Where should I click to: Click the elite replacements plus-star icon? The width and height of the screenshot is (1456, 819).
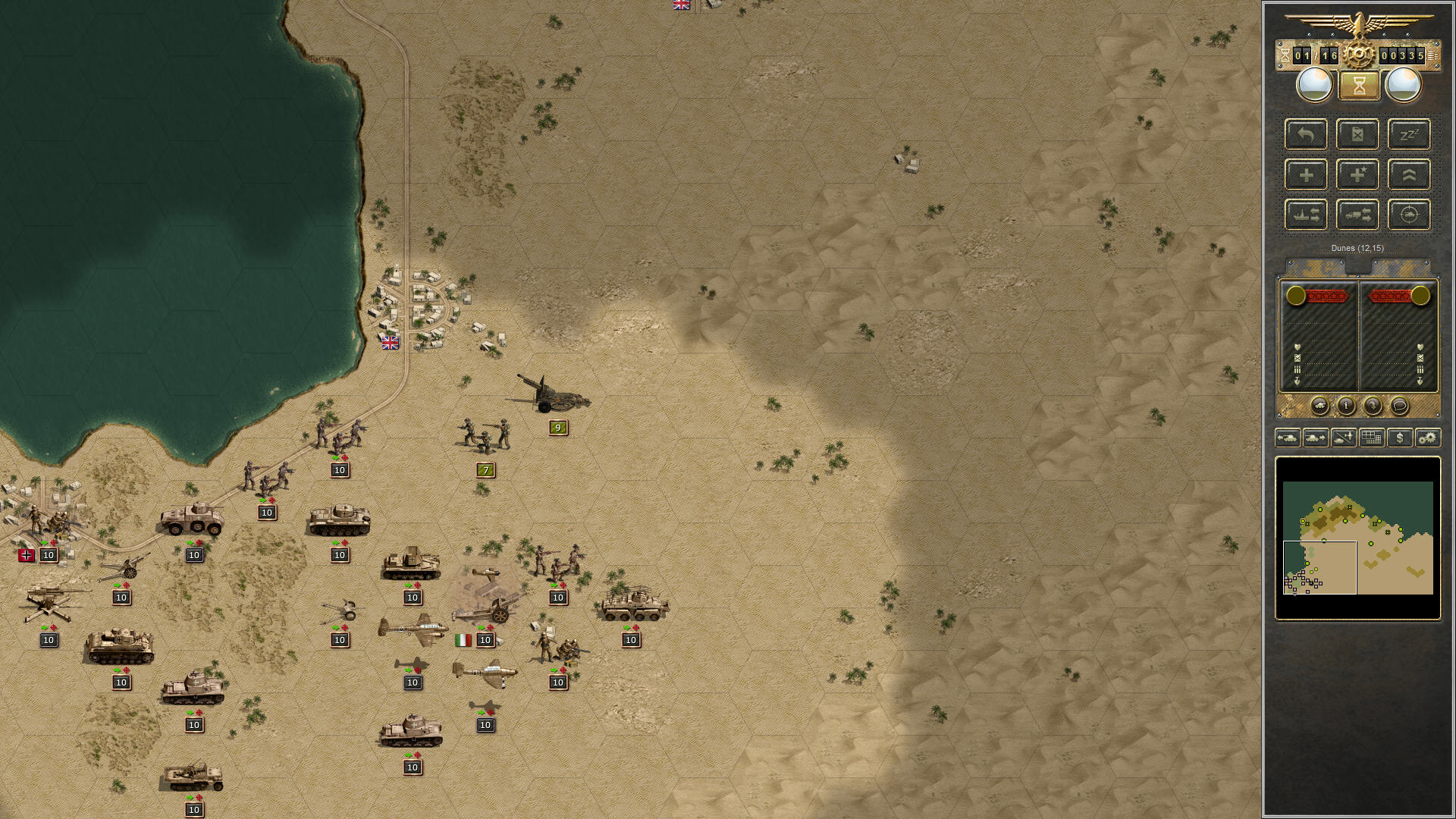pos(1357,174)
